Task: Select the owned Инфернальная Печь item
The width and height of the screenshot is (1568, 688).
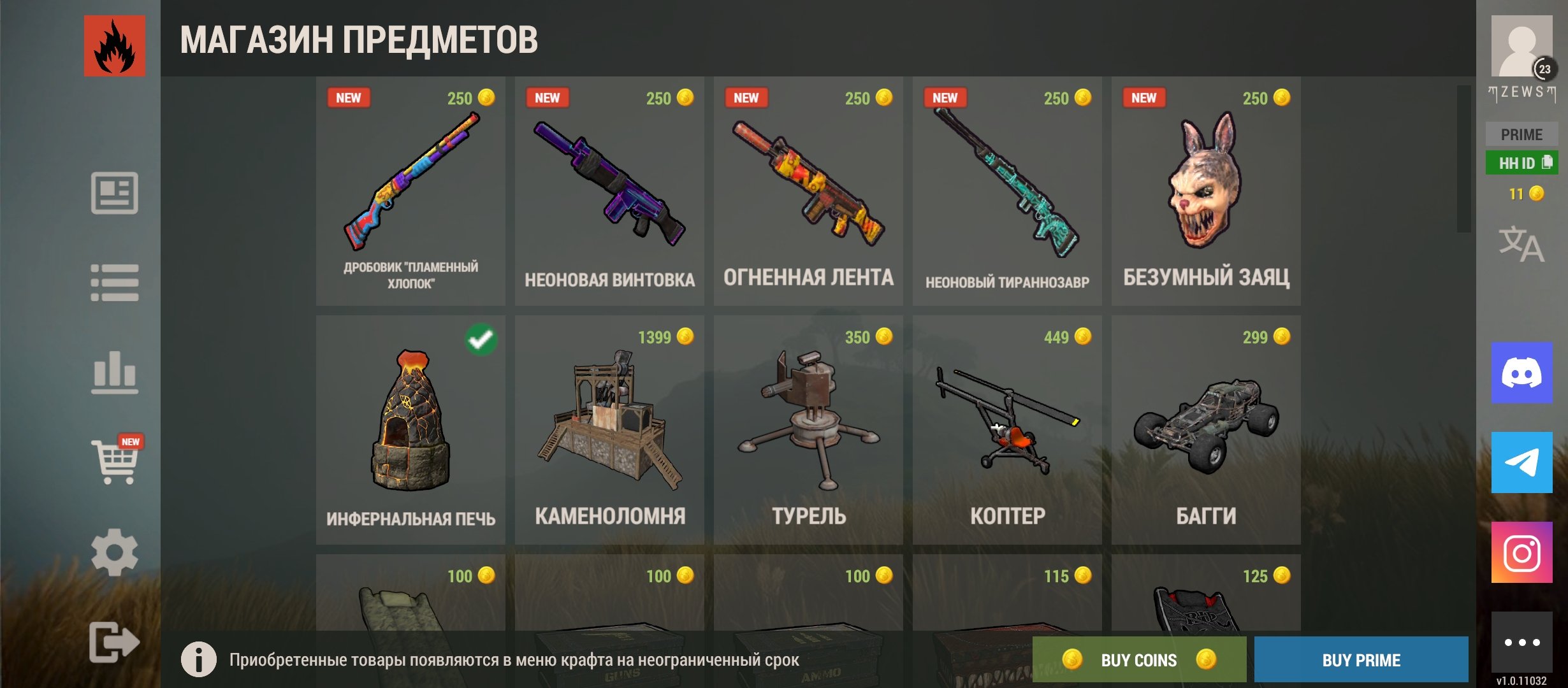Action: point(410,430)
